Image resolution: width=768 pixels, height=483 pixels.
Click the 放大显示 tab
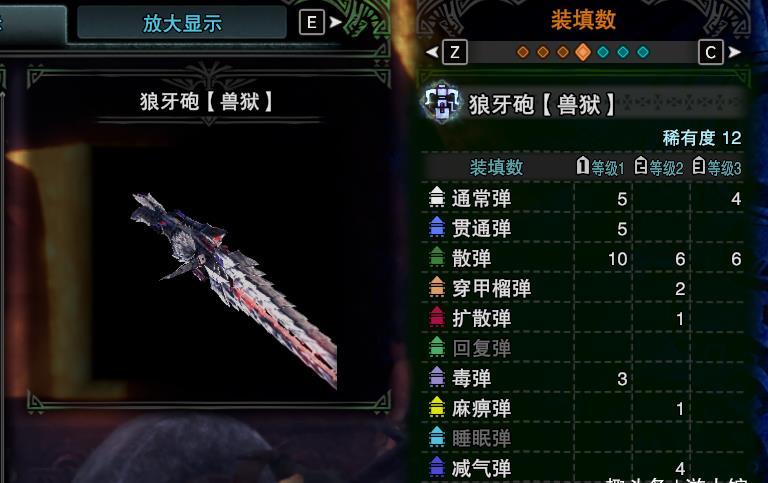pos(182,23)
